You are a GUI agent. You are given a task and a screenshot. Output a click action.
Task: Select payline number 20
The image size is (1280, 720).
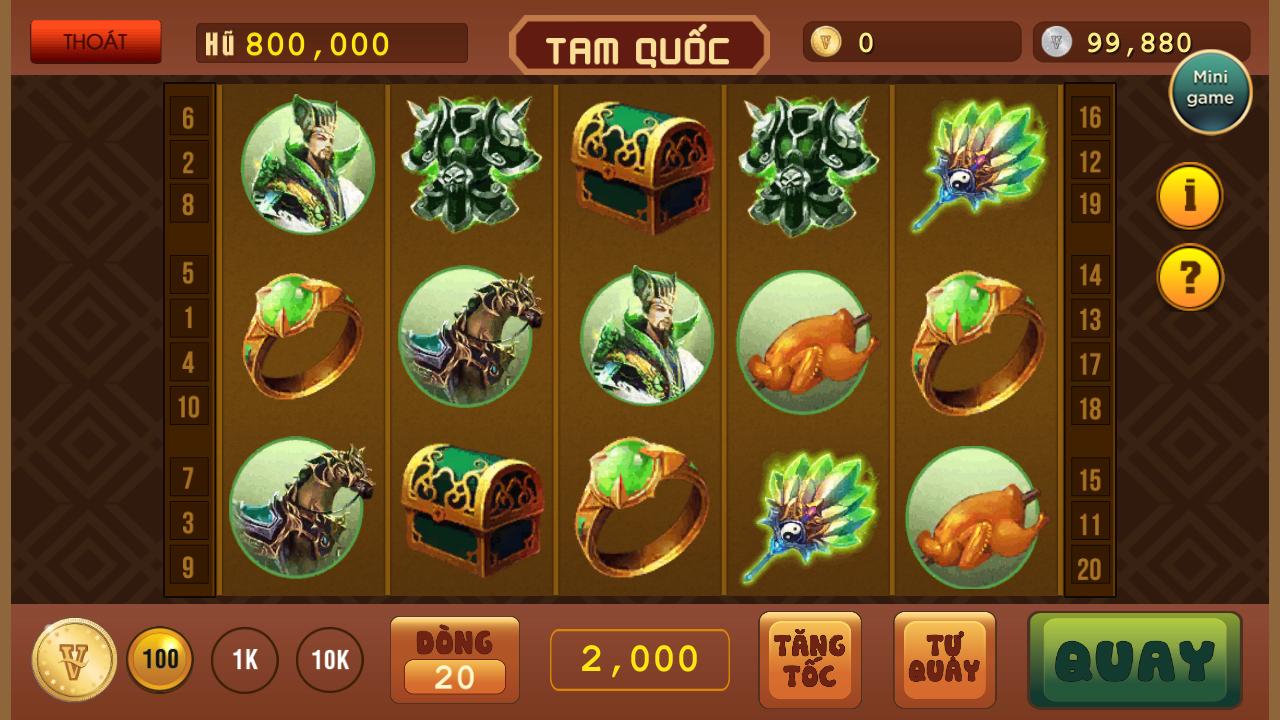[1090, 569]
